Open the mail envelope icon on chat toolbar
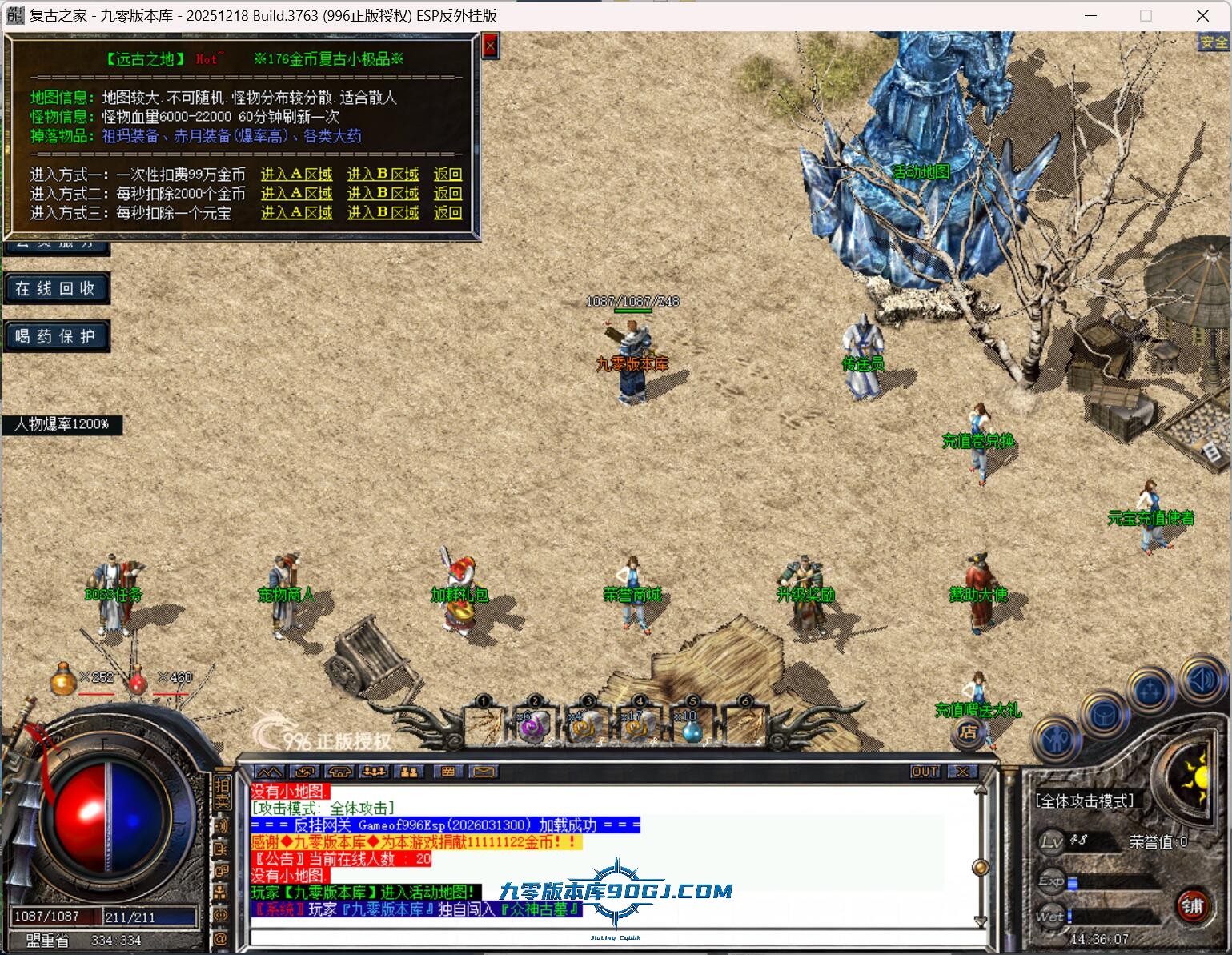Viewport: 1232px width, 955px height. click(x=483, y=772)
